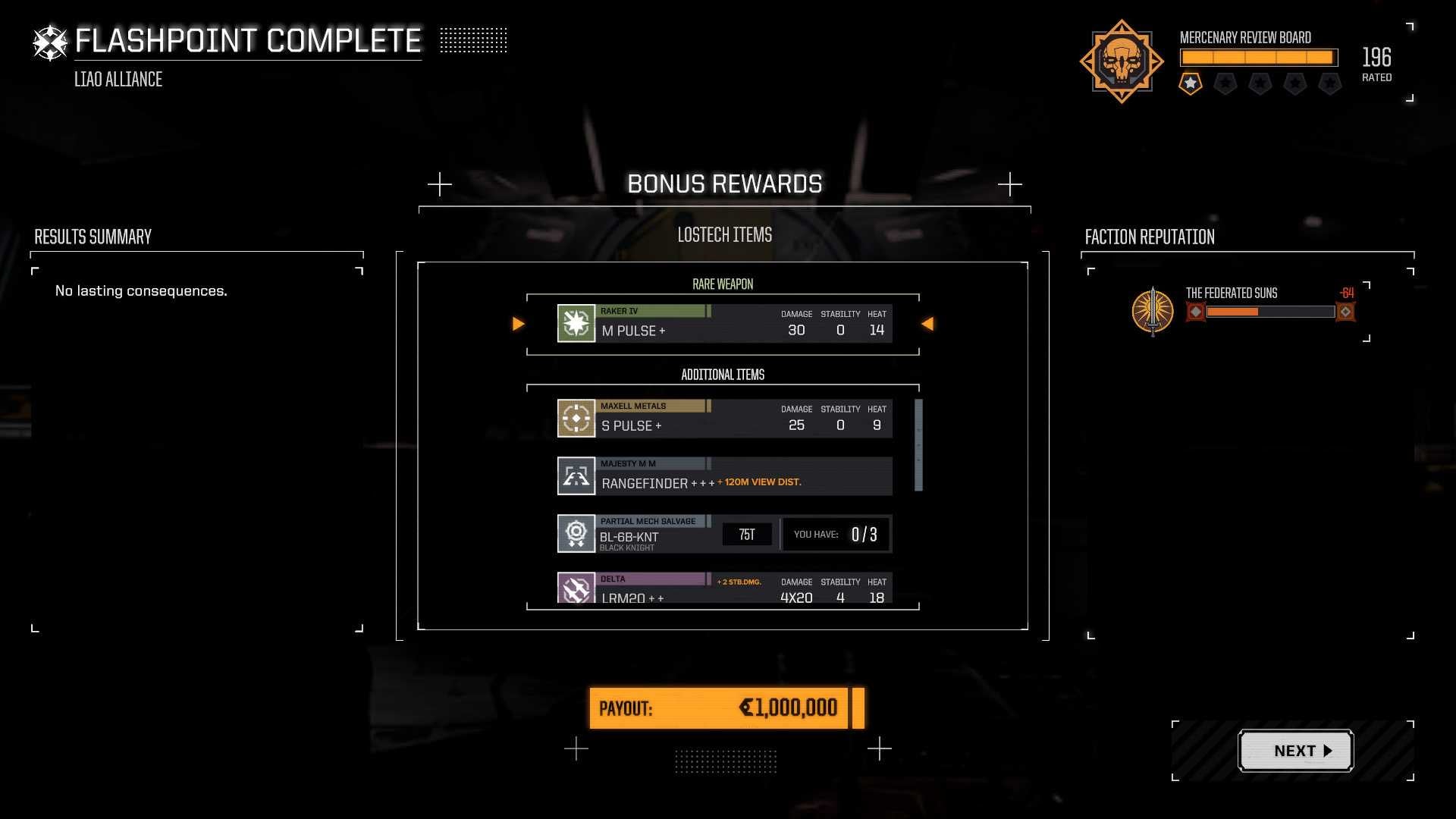Toggle the left diamond marker on reputation bar
This screenshot has width=1456, height=819.
click(1196, 311)
